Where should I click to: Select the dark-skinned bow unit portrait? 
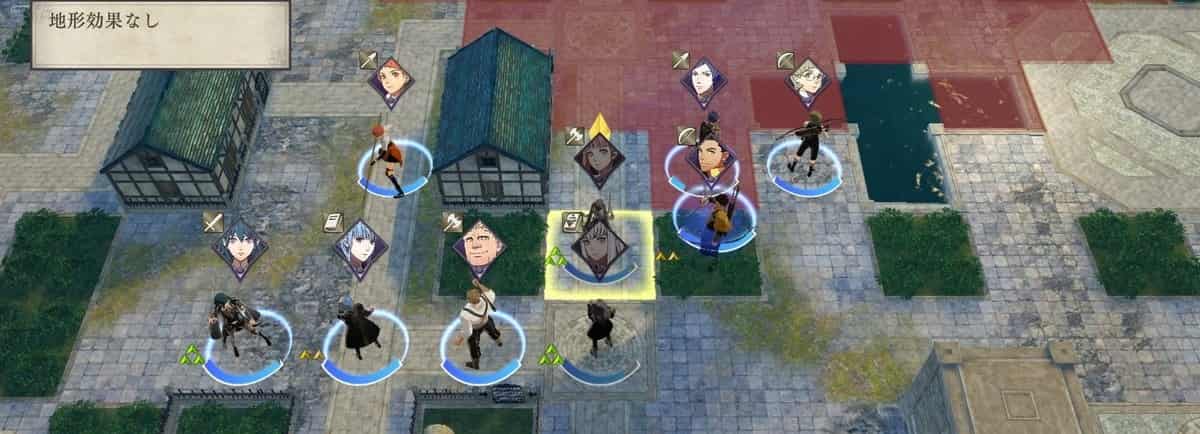tap(712, 162)
